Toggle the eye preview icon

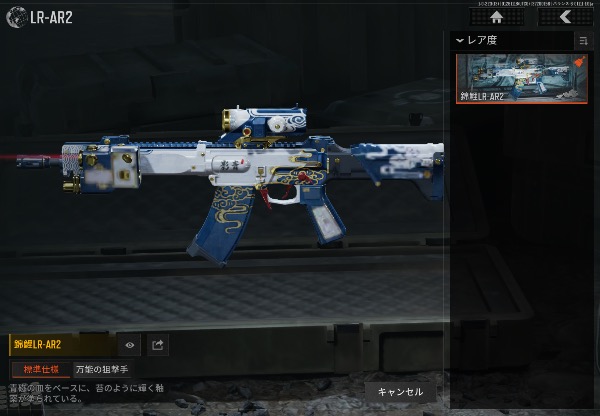click(130, 345)
